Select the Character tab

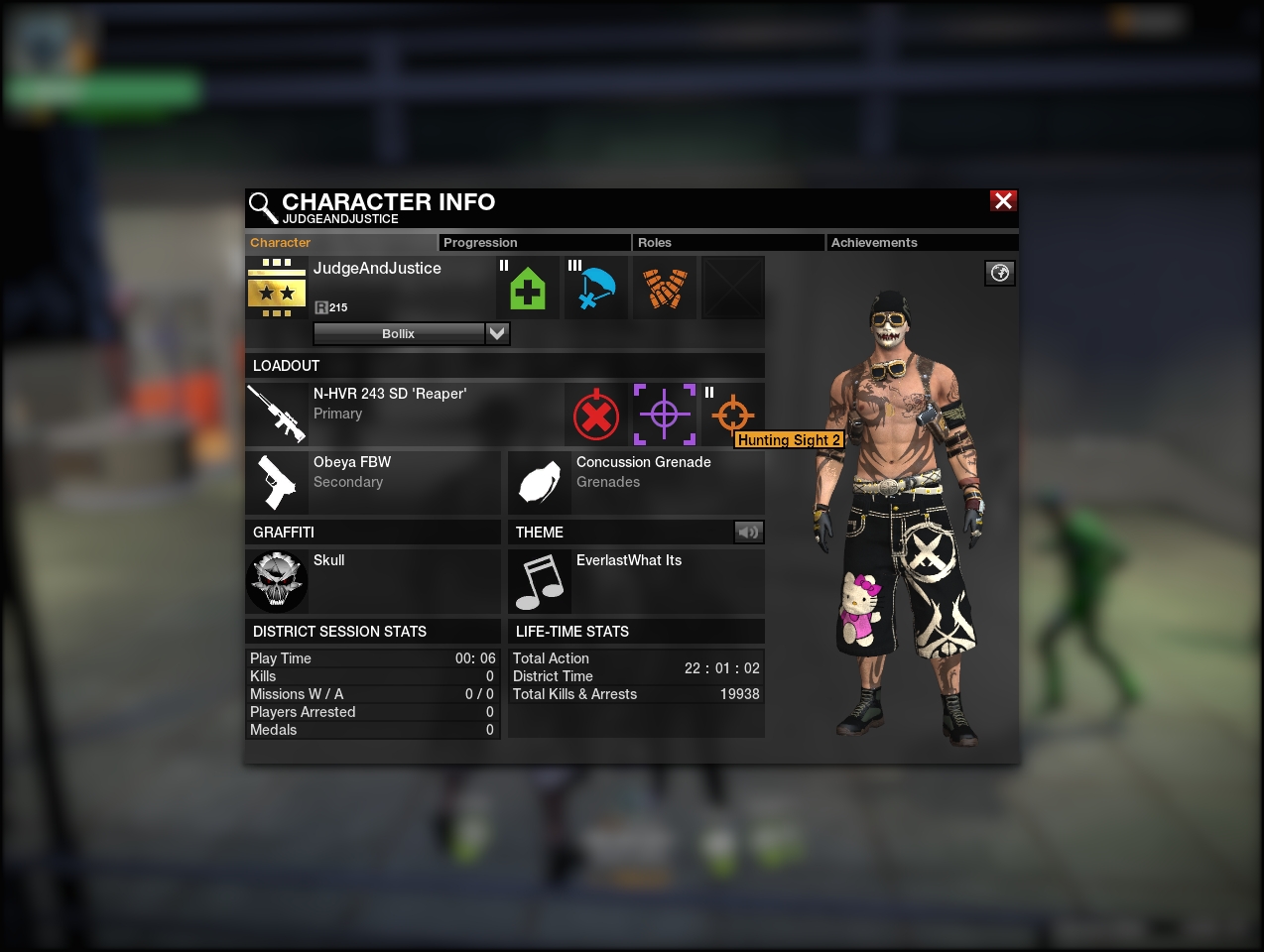340,243
